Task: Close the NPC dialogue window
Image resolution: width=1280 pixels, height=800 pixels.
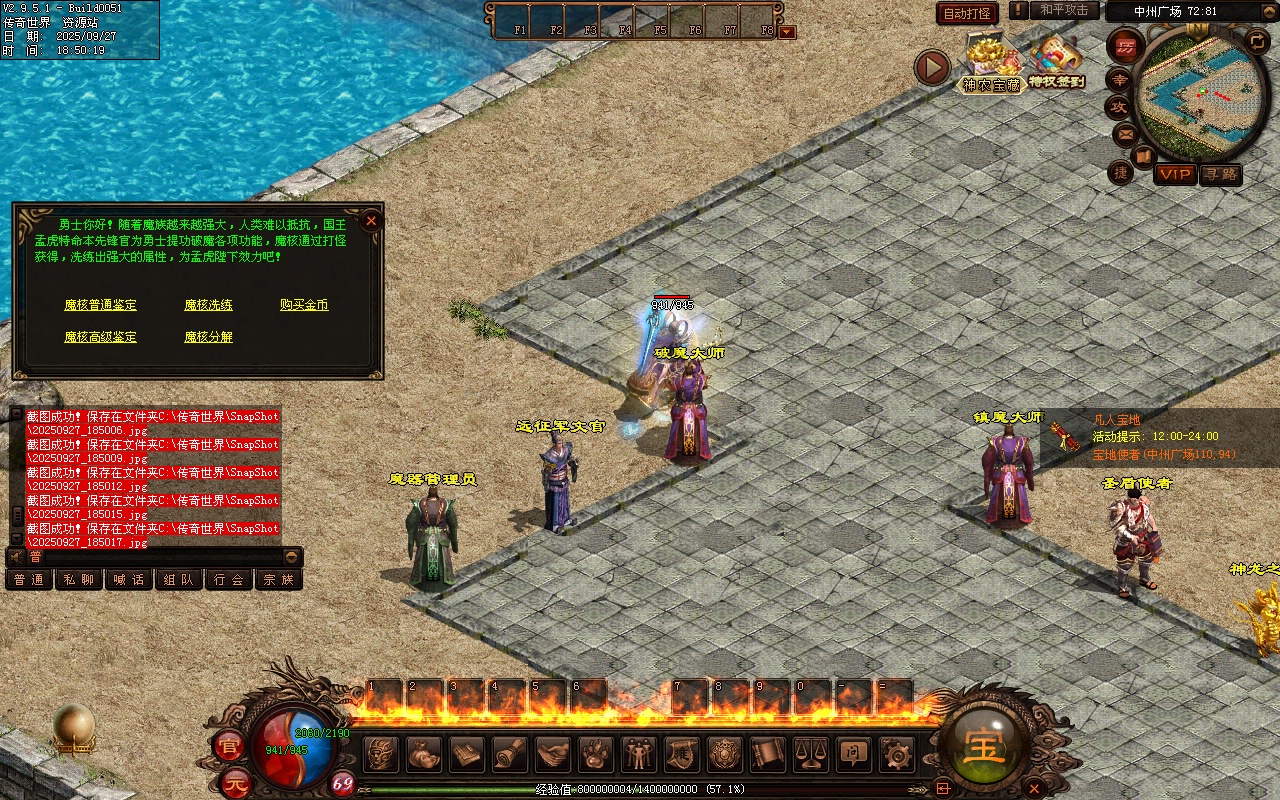Action: coord(371,220)
